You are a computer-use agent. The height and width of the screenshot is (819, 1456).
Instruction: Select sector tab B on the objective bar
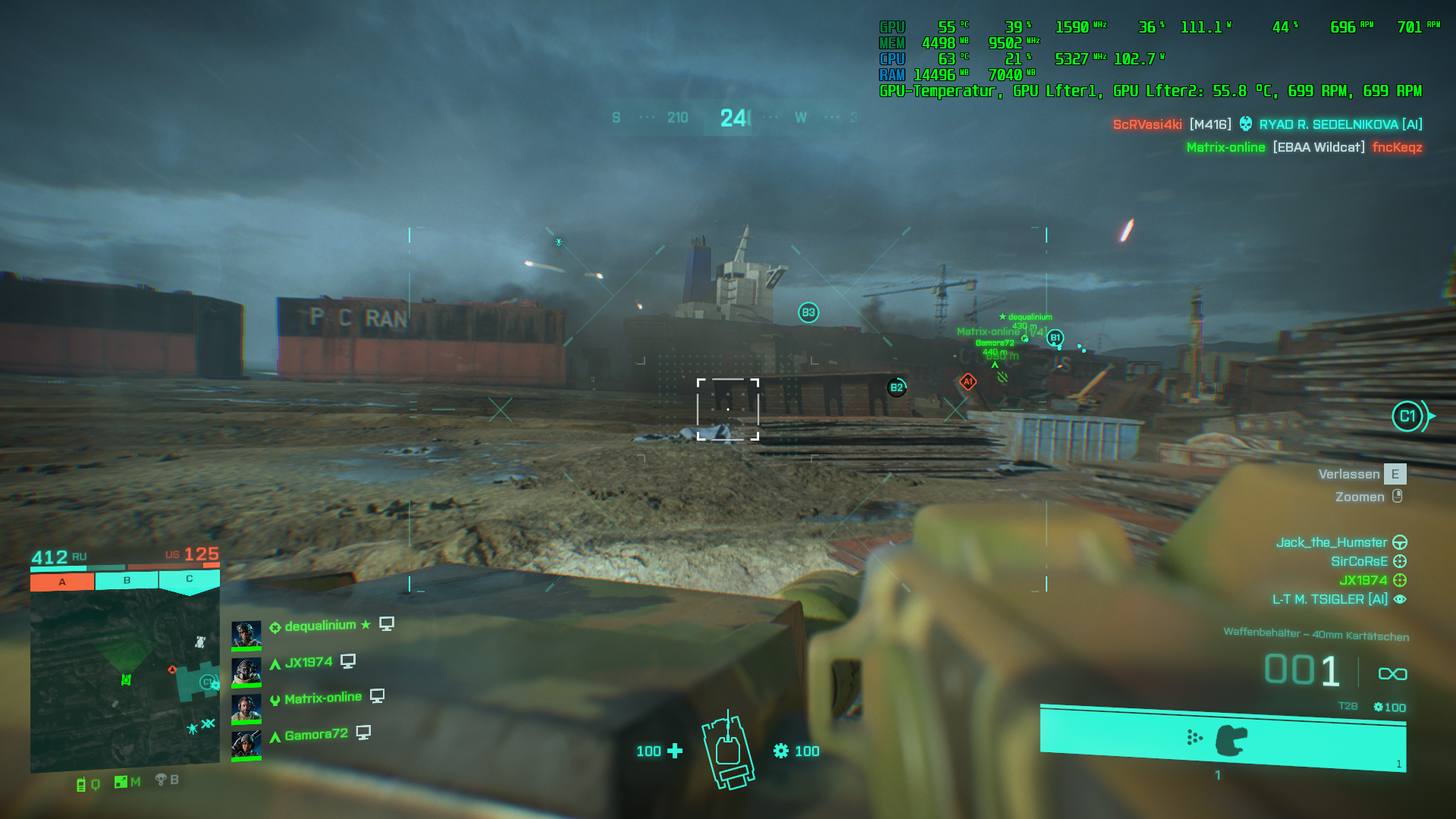click(125, 580)
